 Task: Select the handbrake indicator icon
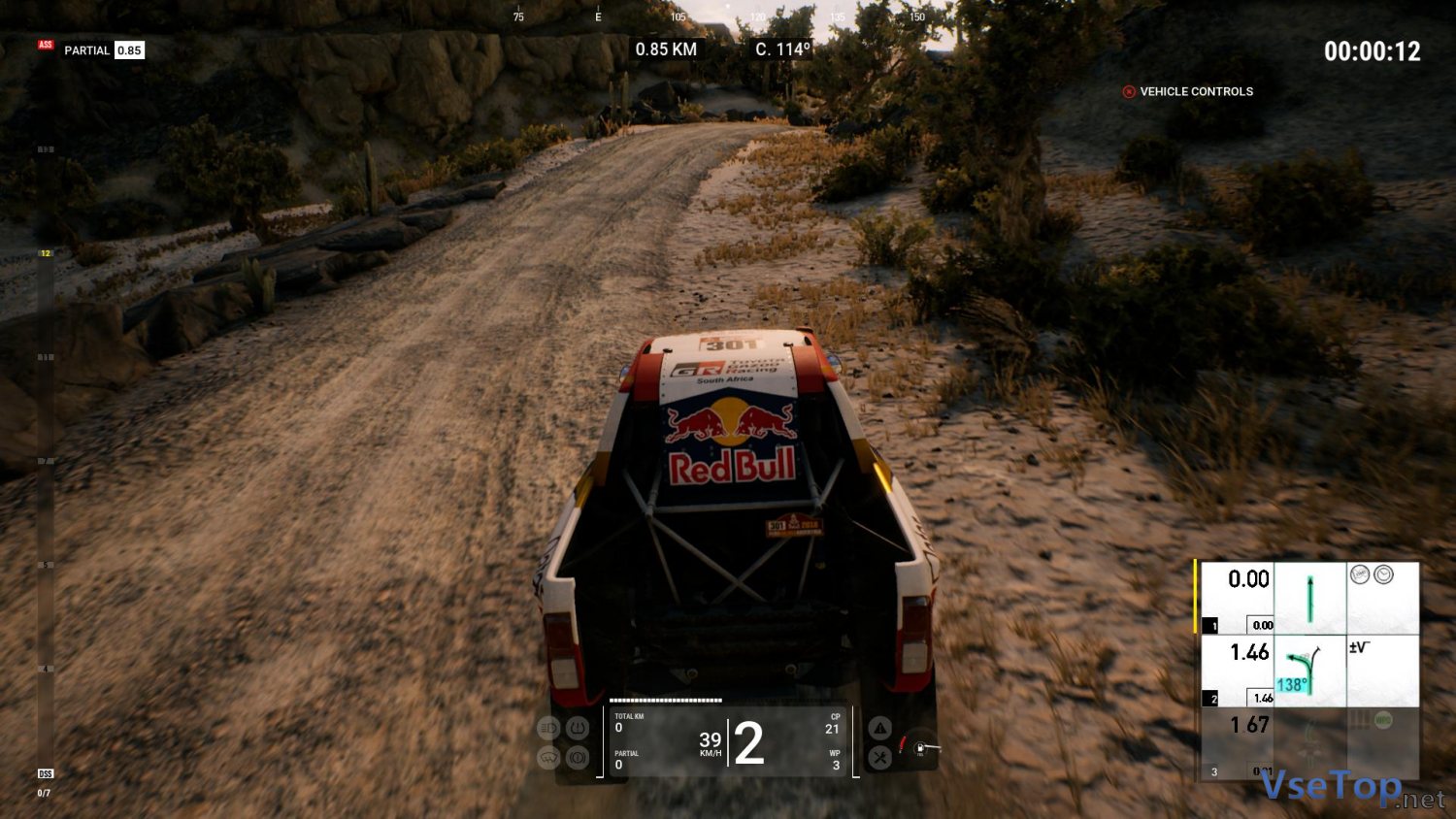578,758
